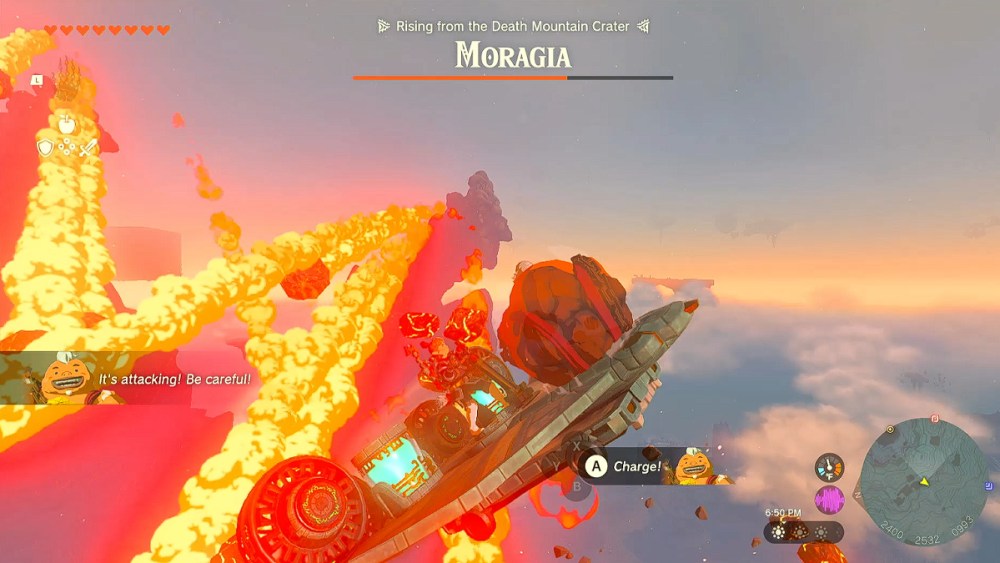Choose the apple material icon

(67, 125)
